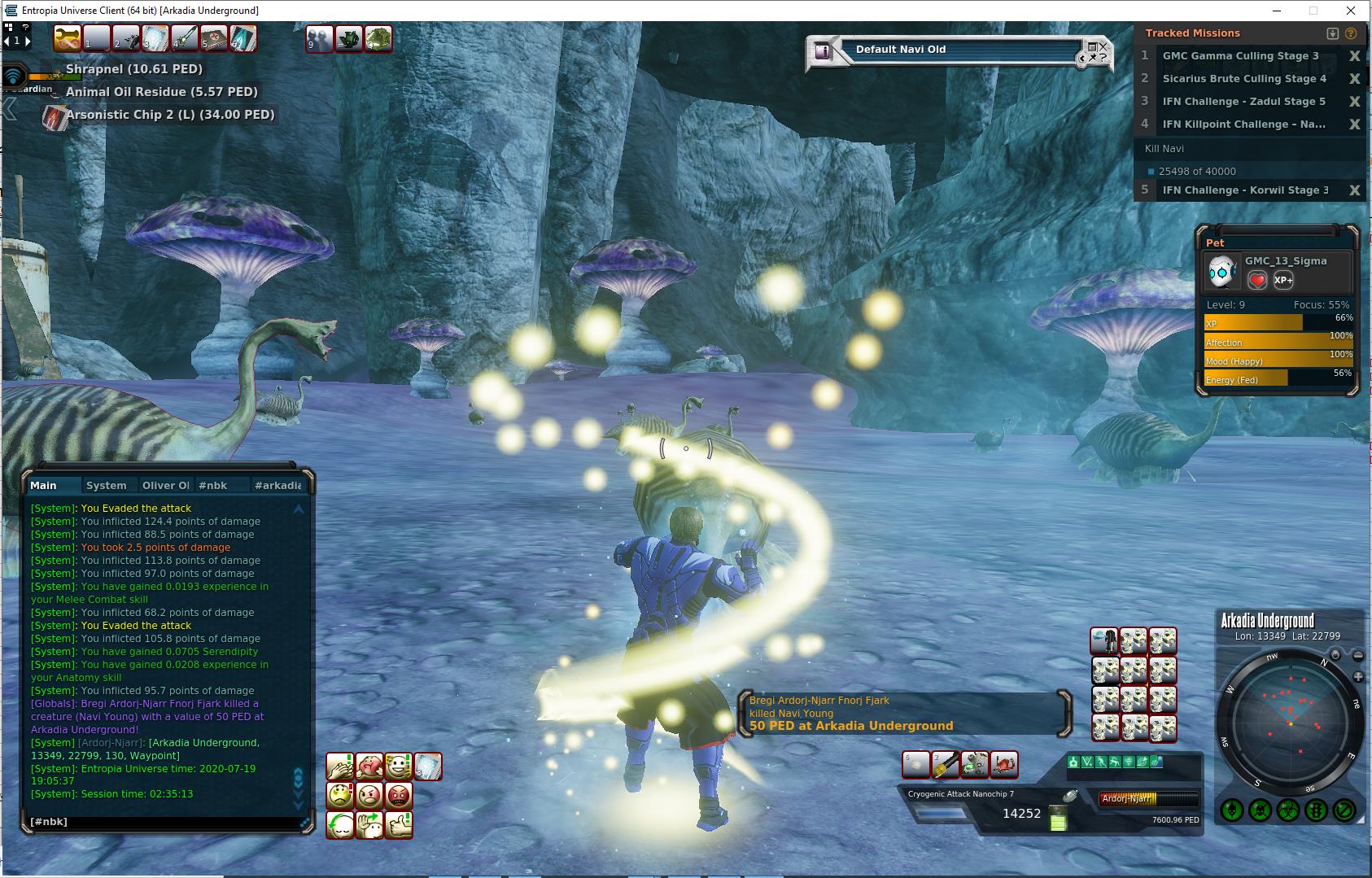Switch to the System chat tab
1372x878 pixels.
[x=107, y=486]
